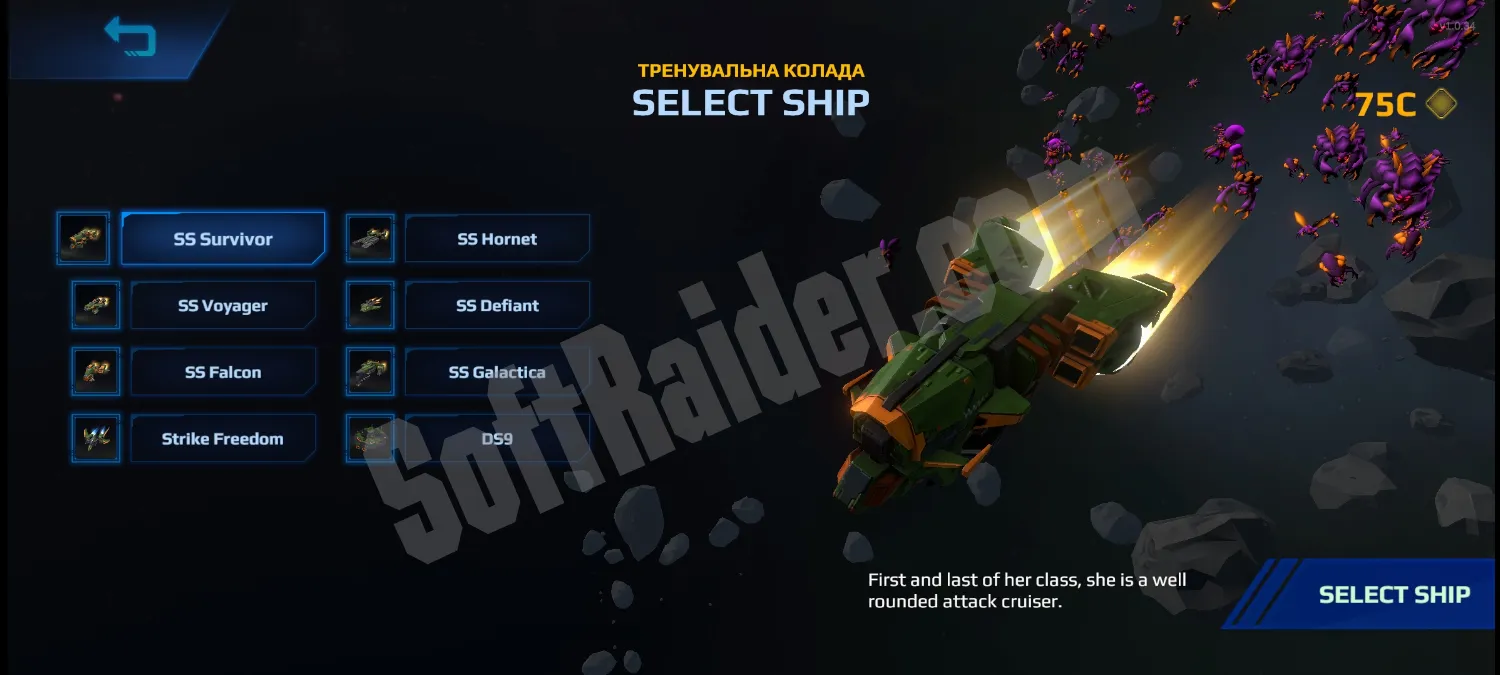Screen dimensions: 1500x675
Task: Select the SS Galactica thumbnail icon
Action: click(x=370, y=372)
